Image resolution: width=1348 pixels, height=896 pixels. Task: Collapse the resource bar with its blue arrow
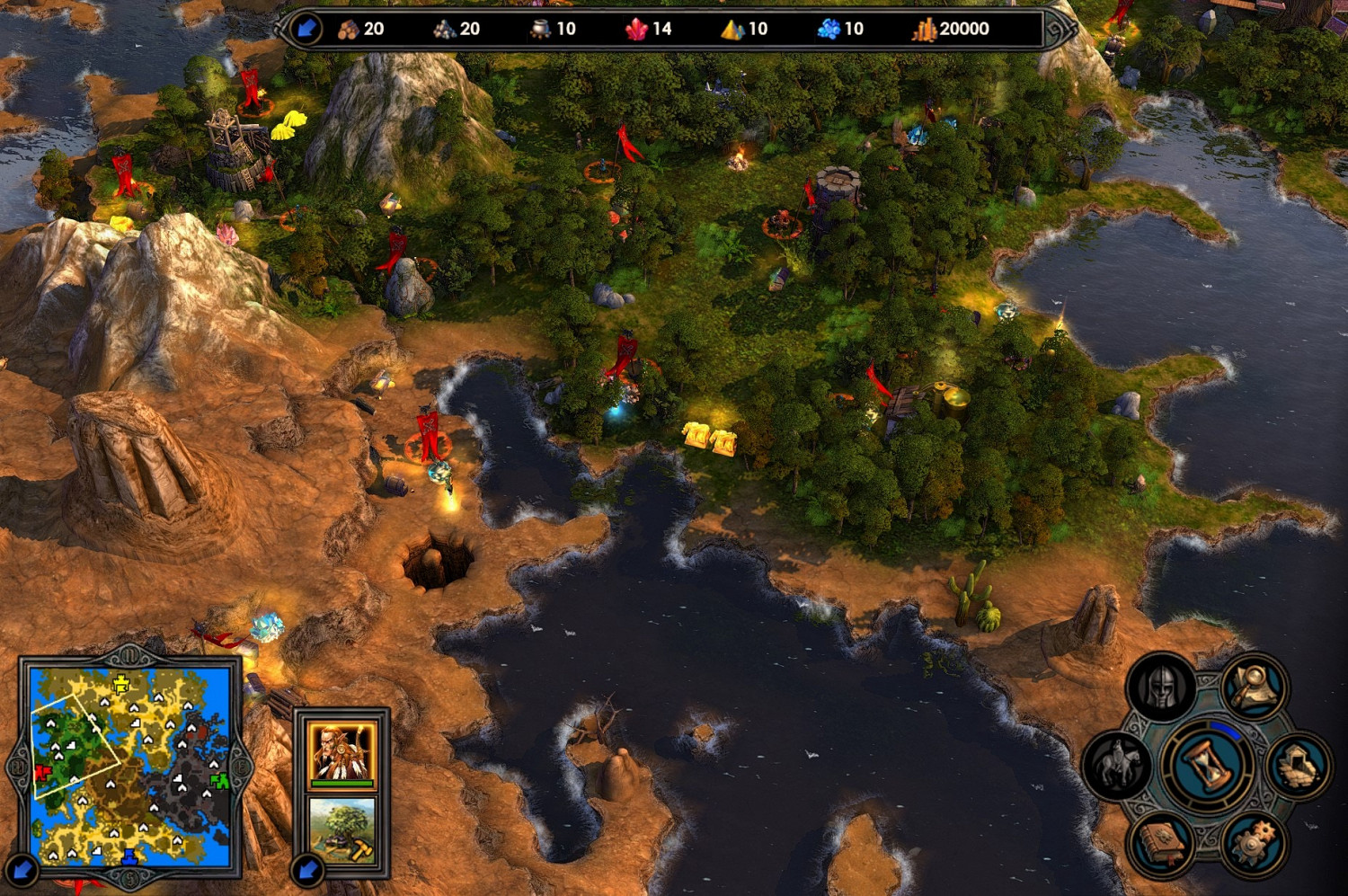306,29
